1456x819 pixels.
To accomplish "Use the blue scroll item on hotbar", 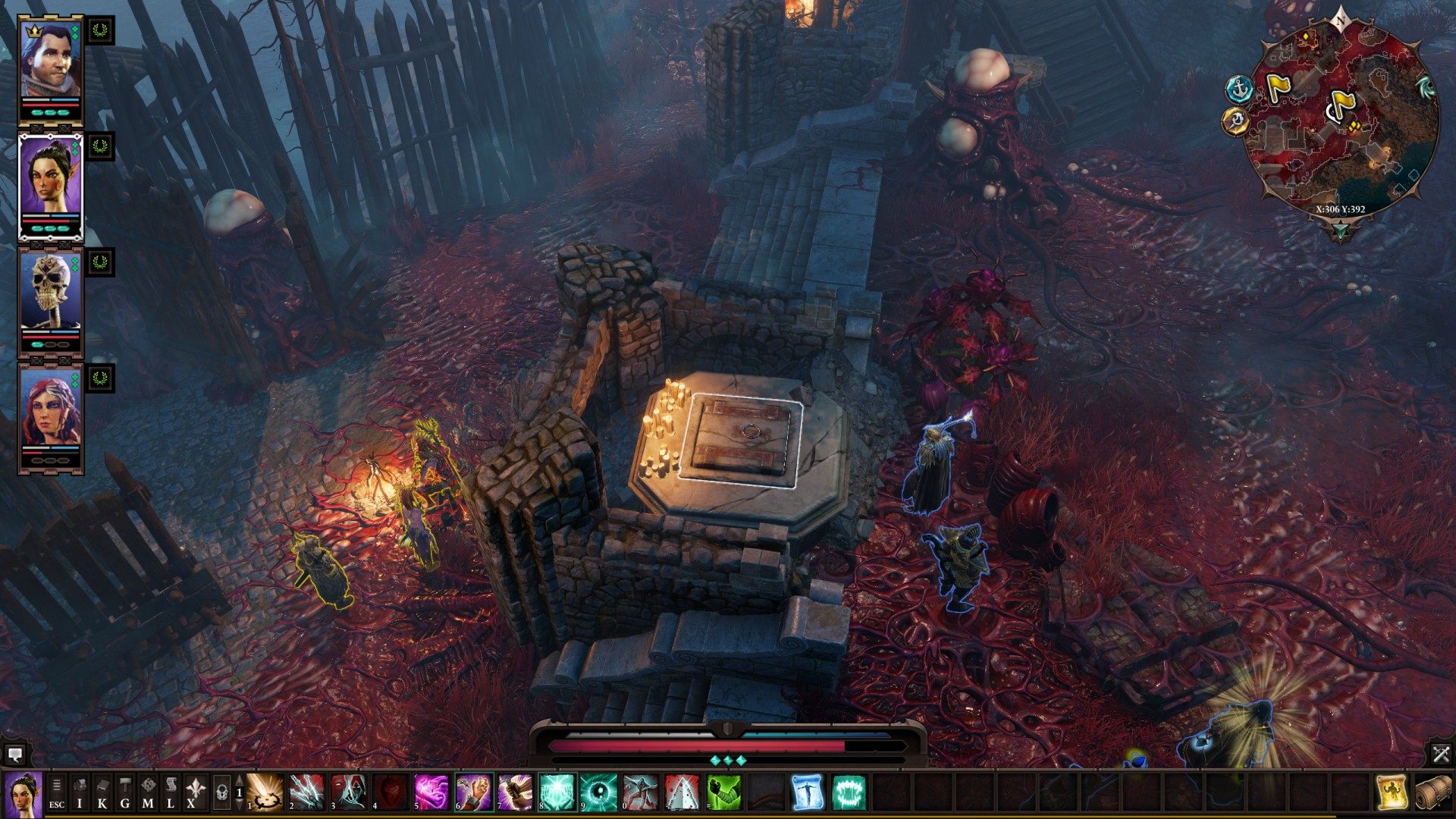I will click(x=807, y=792).
